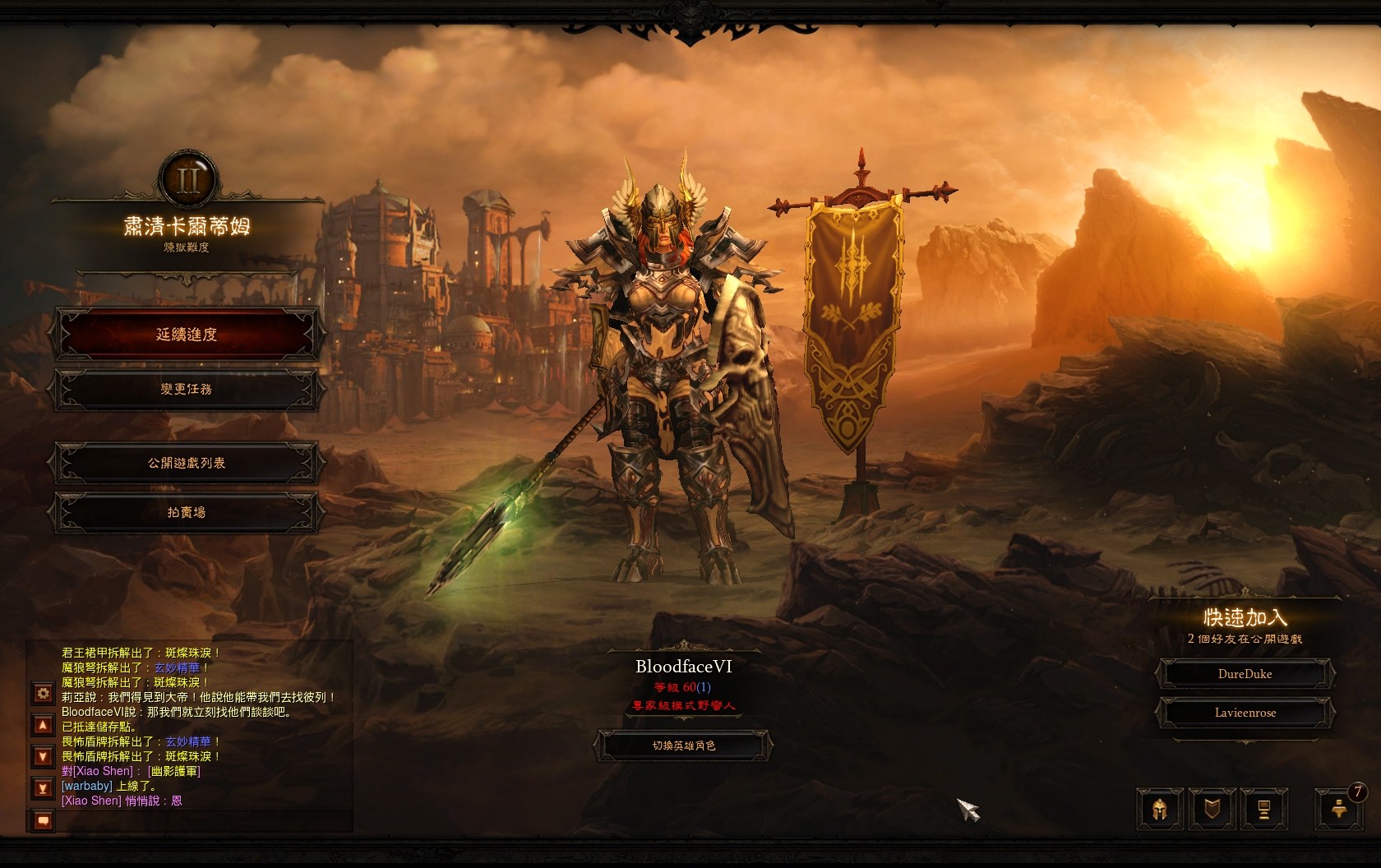Click the 延續進度 resume game button
The height and width of the screenshot is (868, 1381).
[187, 335]
